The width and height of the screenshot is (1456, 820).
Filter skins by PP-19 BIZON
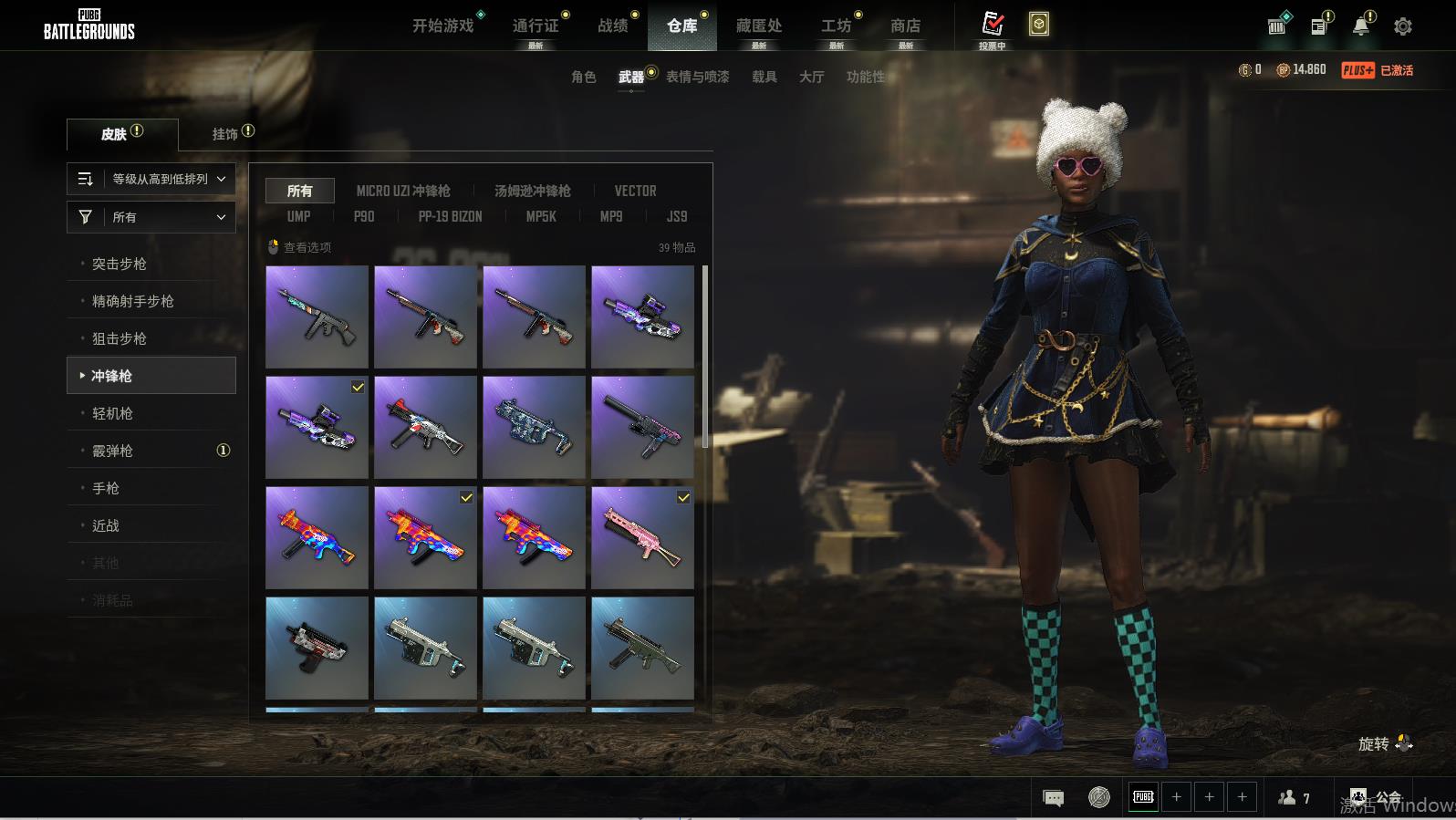(x=450, y=216)
